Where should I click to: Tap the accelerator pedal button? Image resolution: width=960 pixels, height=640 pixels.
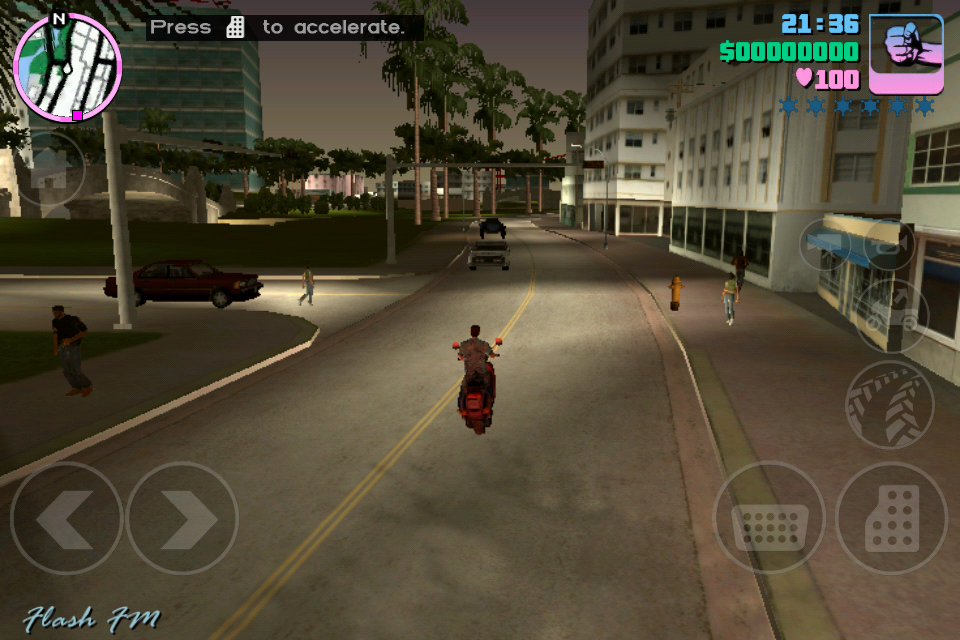coord(891,518)
